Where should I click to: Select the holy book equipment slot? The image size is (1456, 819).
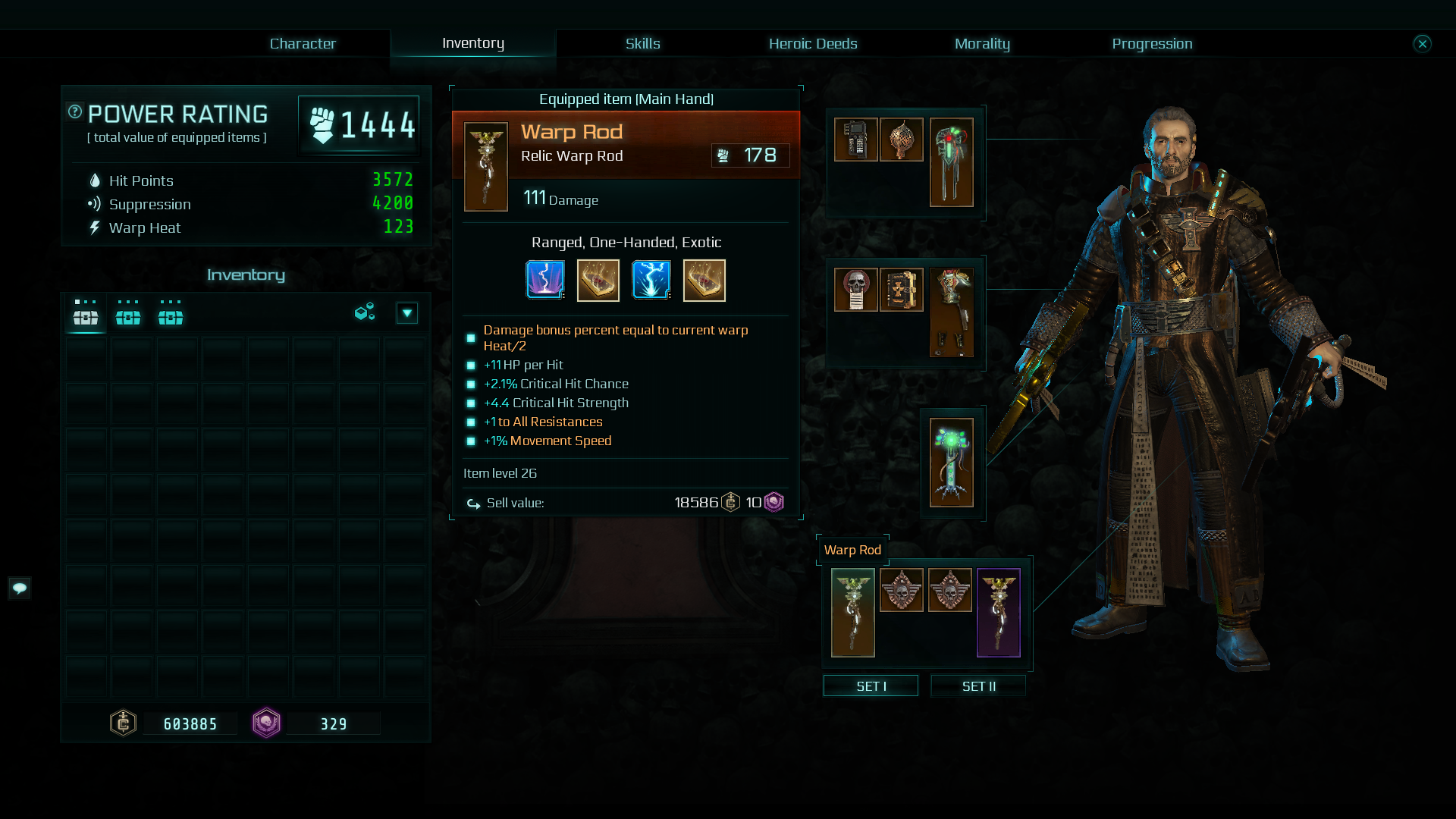[x=901, y=289]
